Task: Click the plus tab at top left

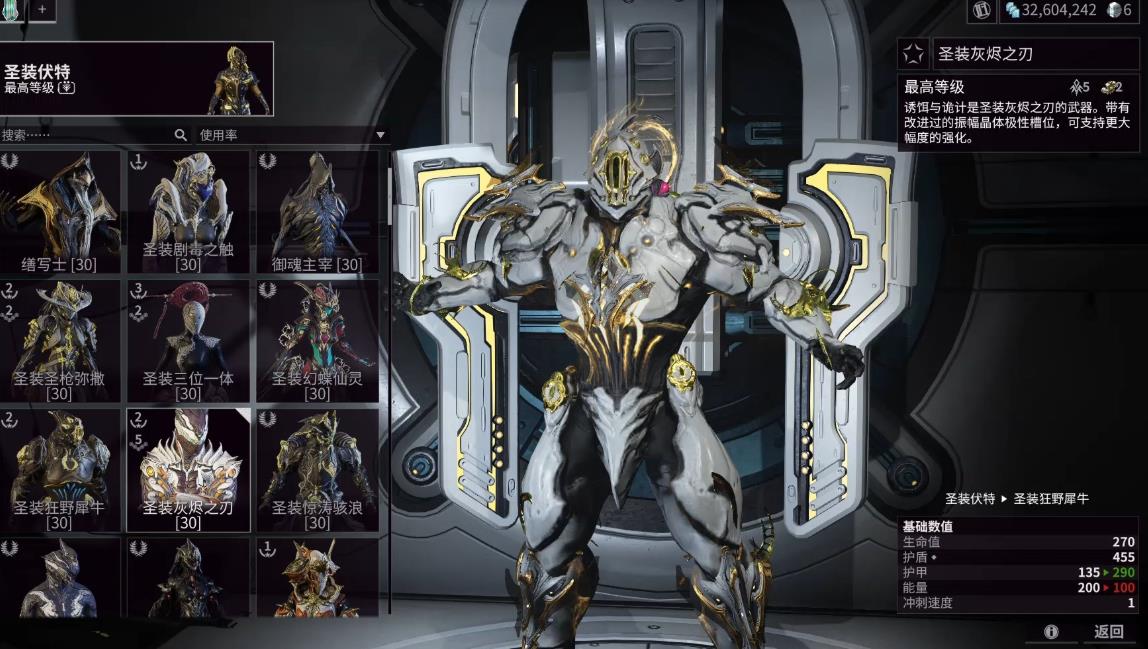Action: tap(42, 9)
